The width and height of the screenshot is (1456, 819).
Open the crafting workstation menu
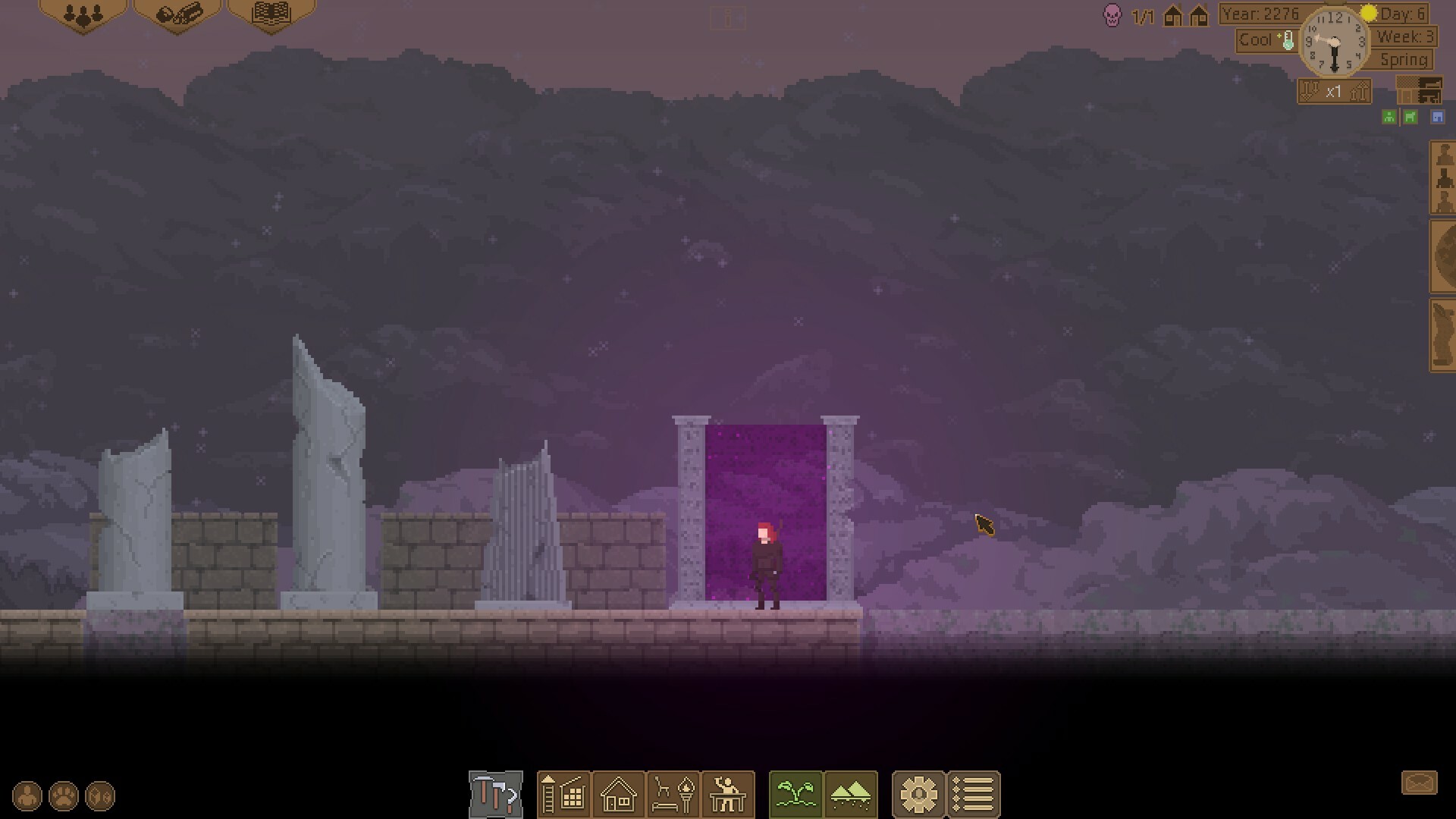tap(728, 795)
